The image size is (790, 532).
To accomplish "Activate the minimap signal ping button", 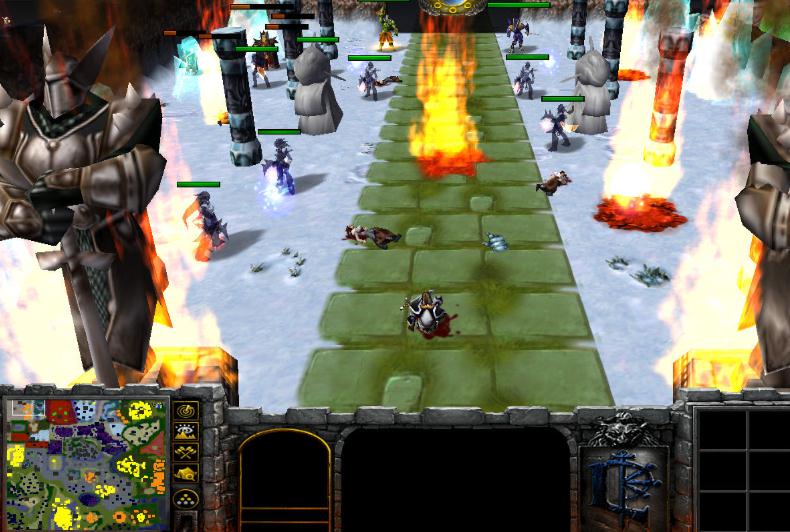I will click(187, 410).
